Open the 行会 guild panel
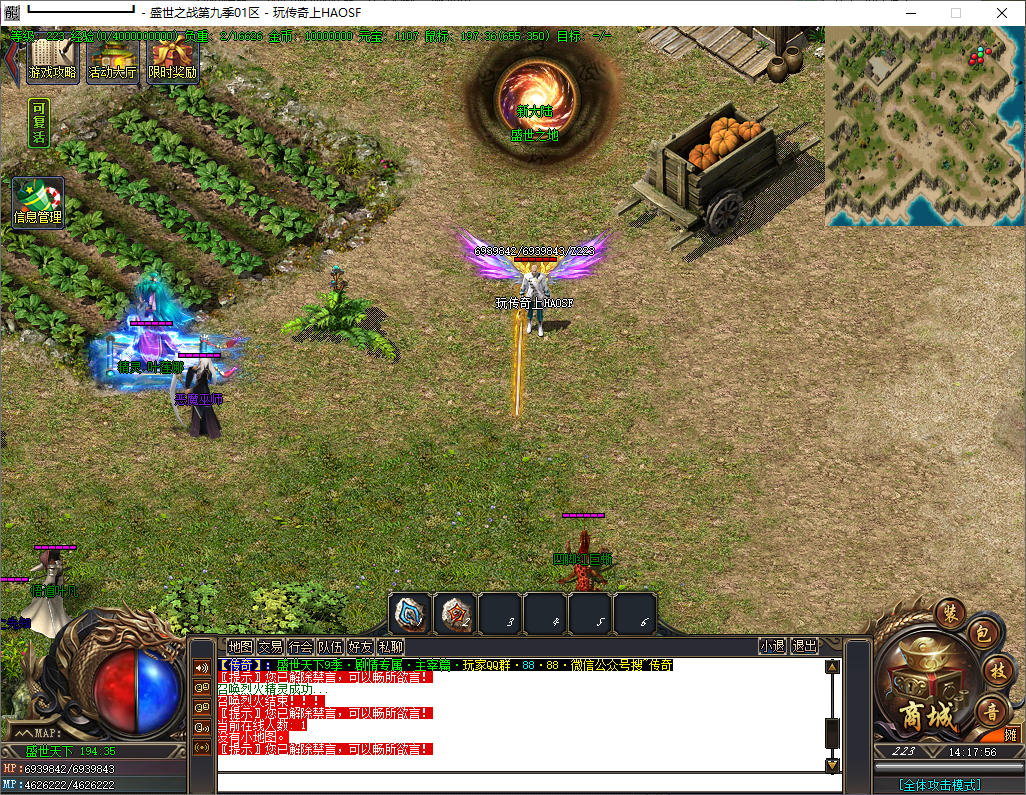 300,647
